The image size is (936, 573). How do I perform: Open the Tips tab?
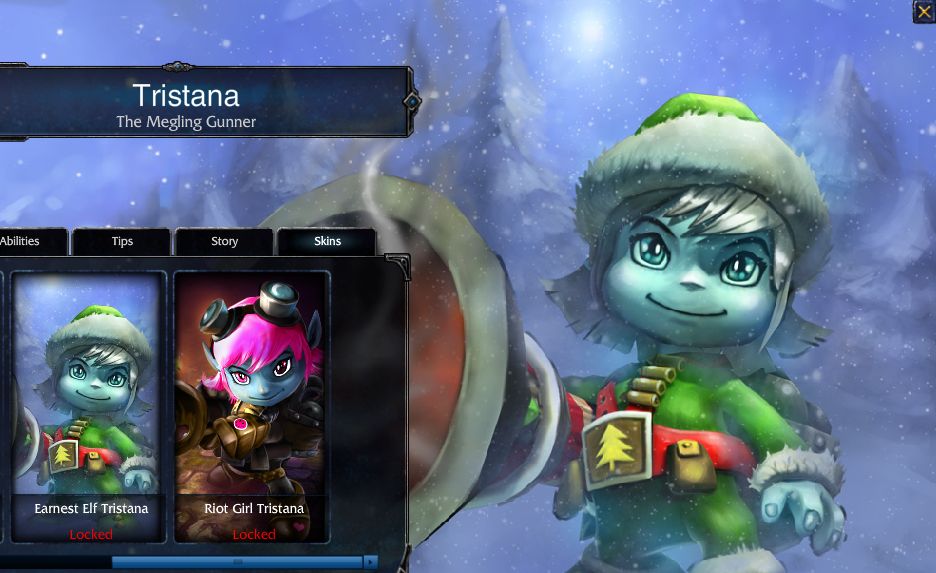(x=122, y=242)
